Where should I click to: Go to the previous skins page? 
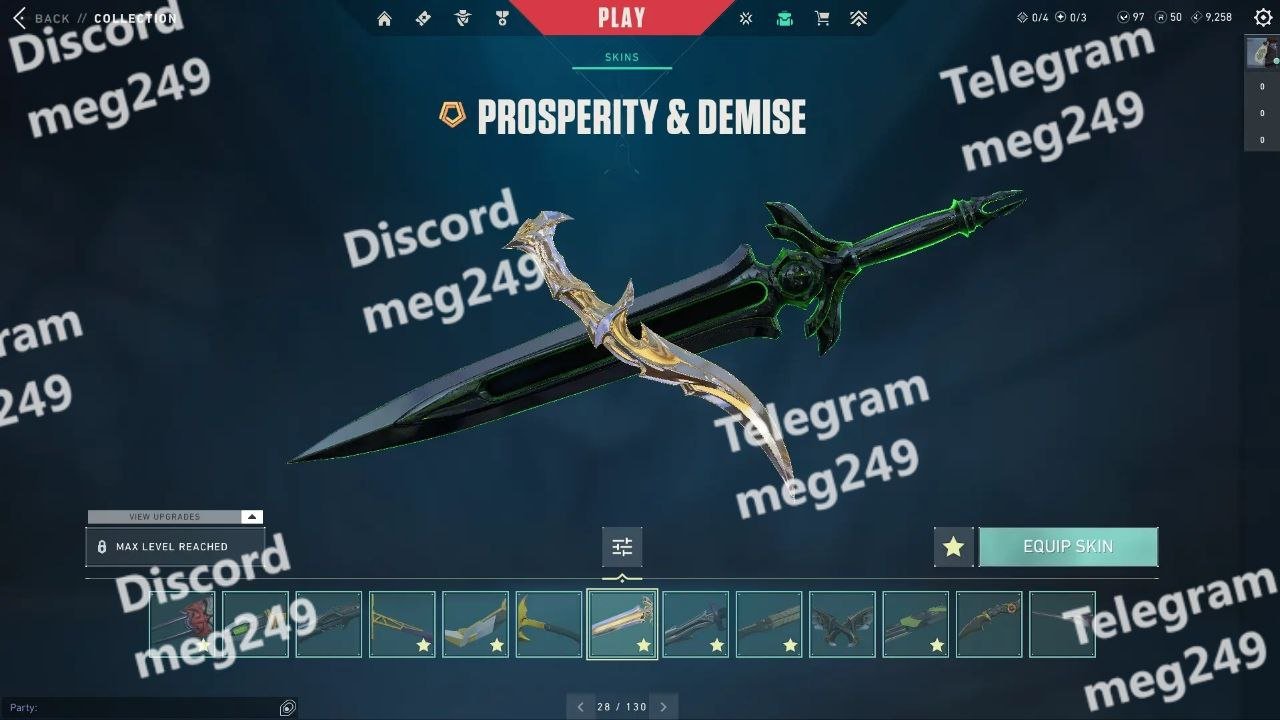pyautogui.click(x=580, y=707)
